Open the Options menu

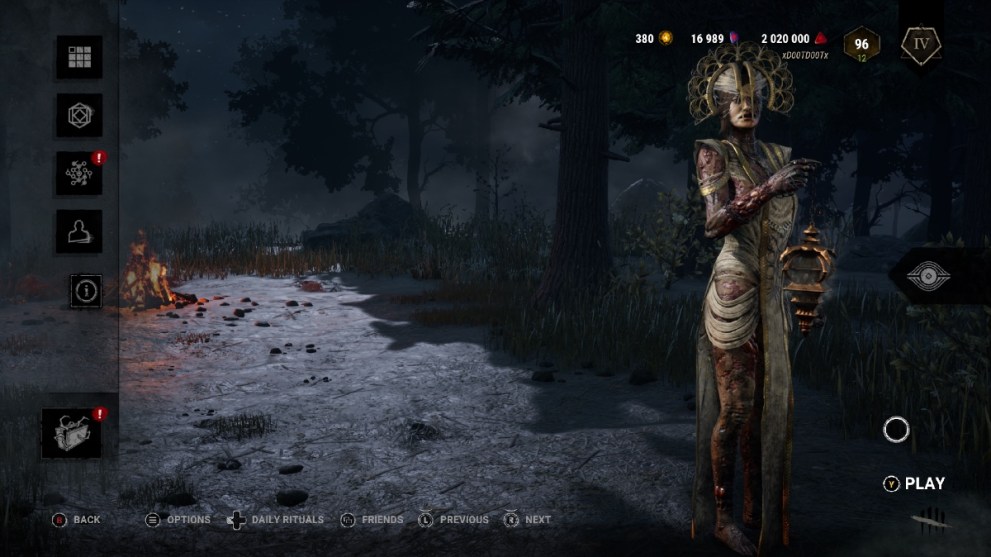178,520
